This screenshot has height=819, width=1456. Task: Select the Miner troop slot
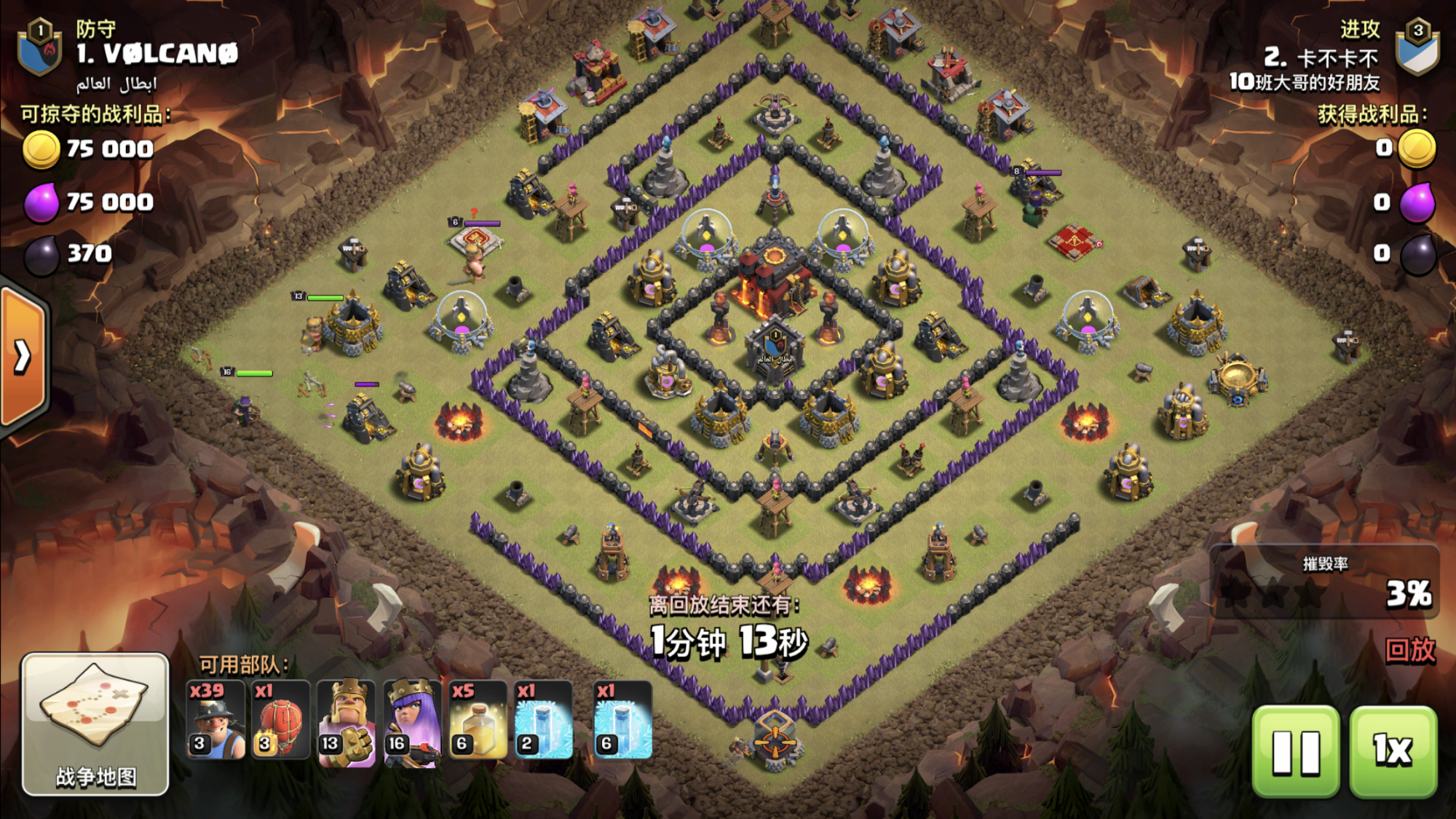215,721
